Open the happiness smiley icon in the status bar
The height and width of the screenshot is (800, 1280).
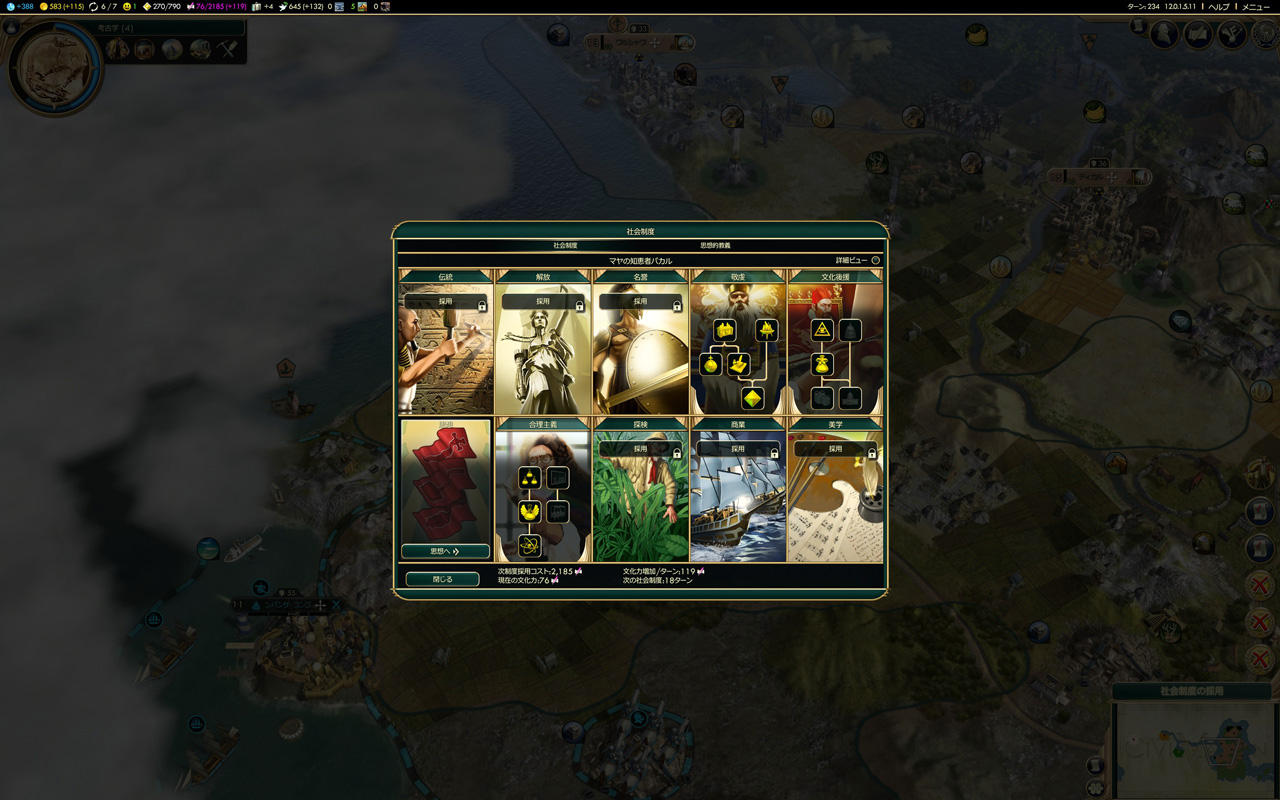(127, 6)
